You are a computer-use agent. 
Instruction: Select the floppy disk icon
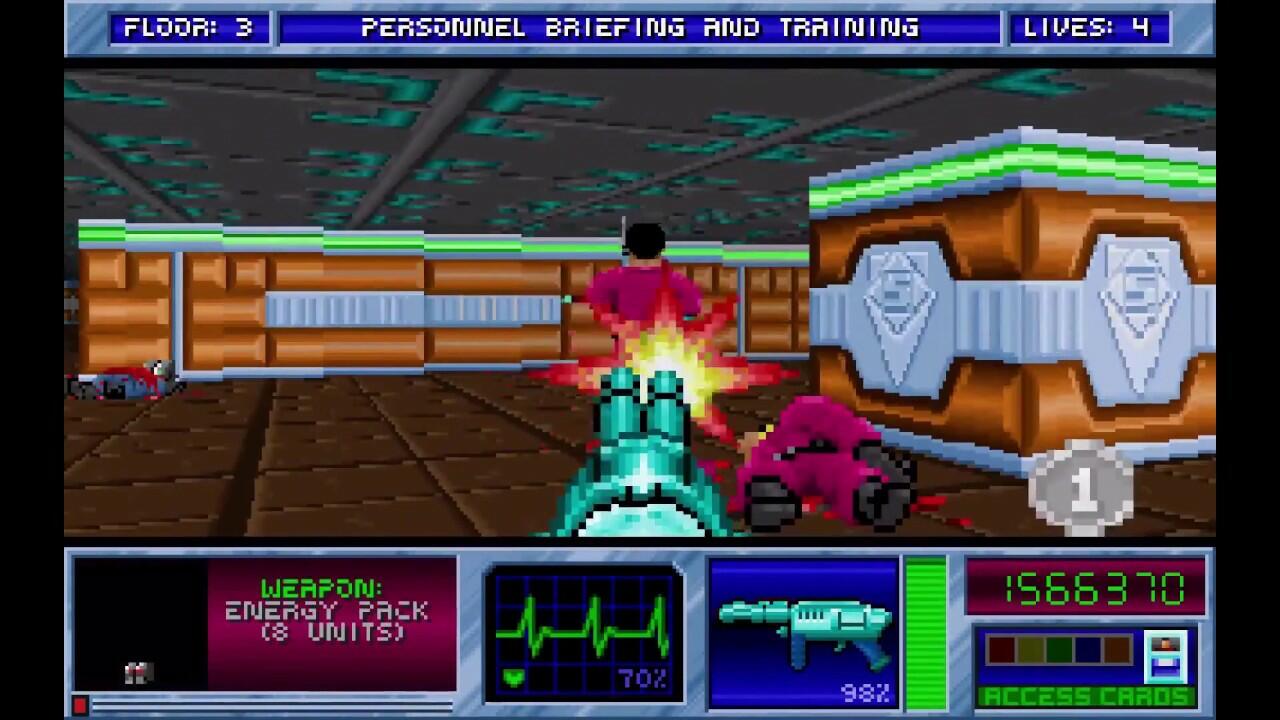1165,655
